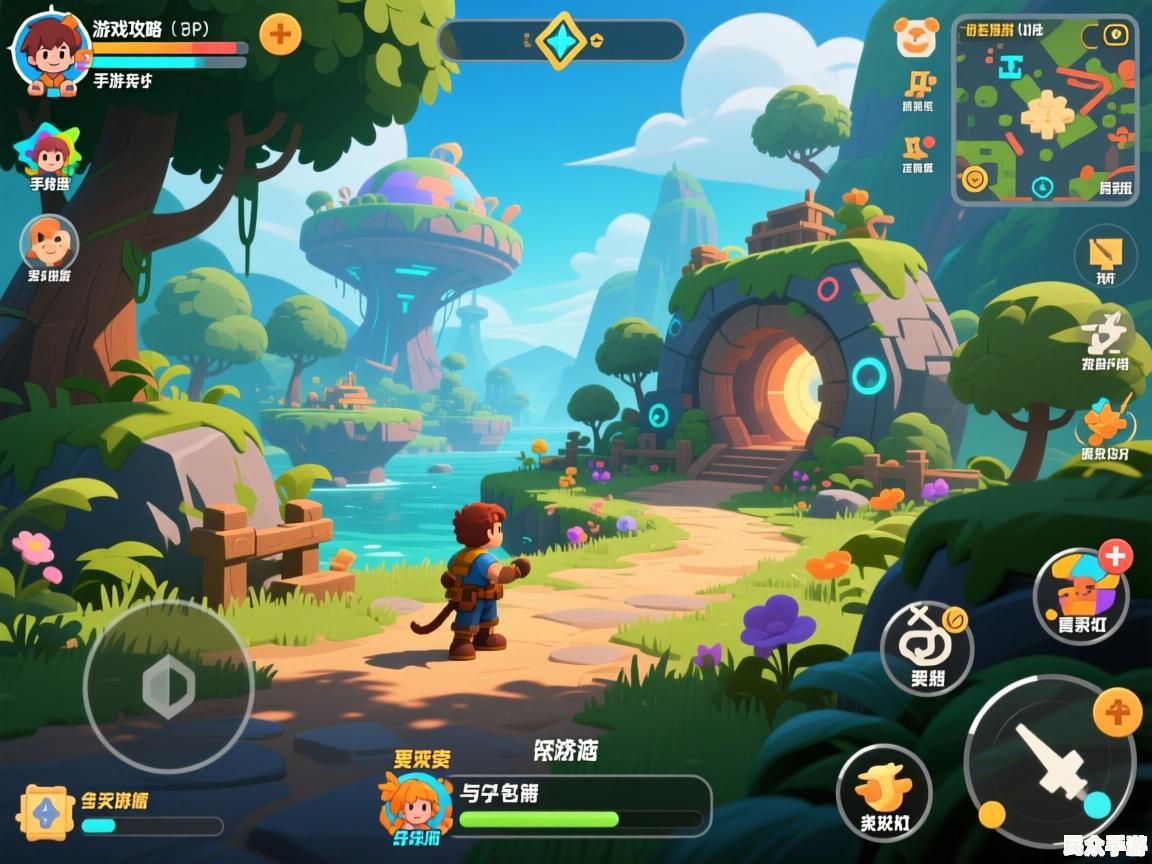Screen dimensions: 1152x864
Task: Tap the orange plus badge on the sword button
Action: point(1117,713)
